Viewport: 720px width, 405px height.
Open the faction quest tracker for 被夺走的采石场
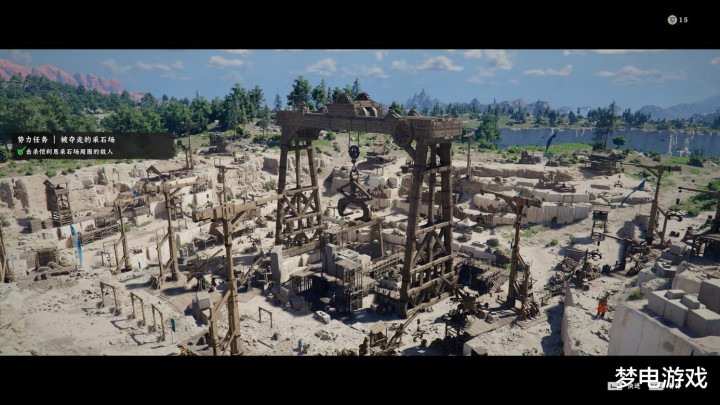coord(73,140)
